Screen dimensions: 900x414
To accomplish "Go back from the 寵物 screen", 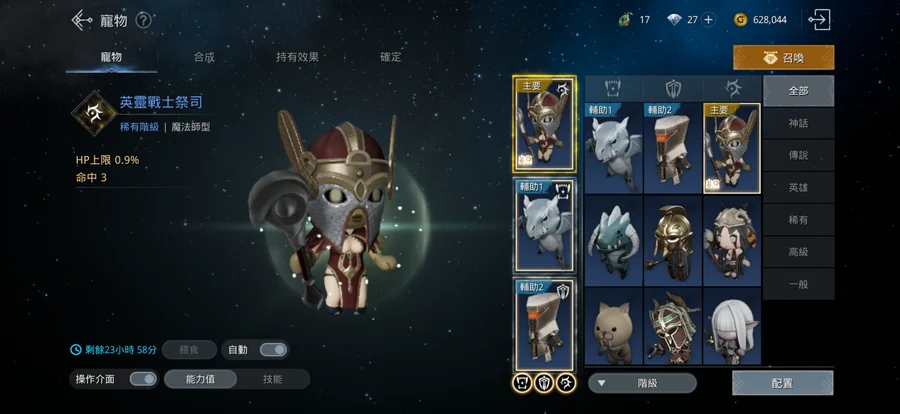I will click(81, 19).
